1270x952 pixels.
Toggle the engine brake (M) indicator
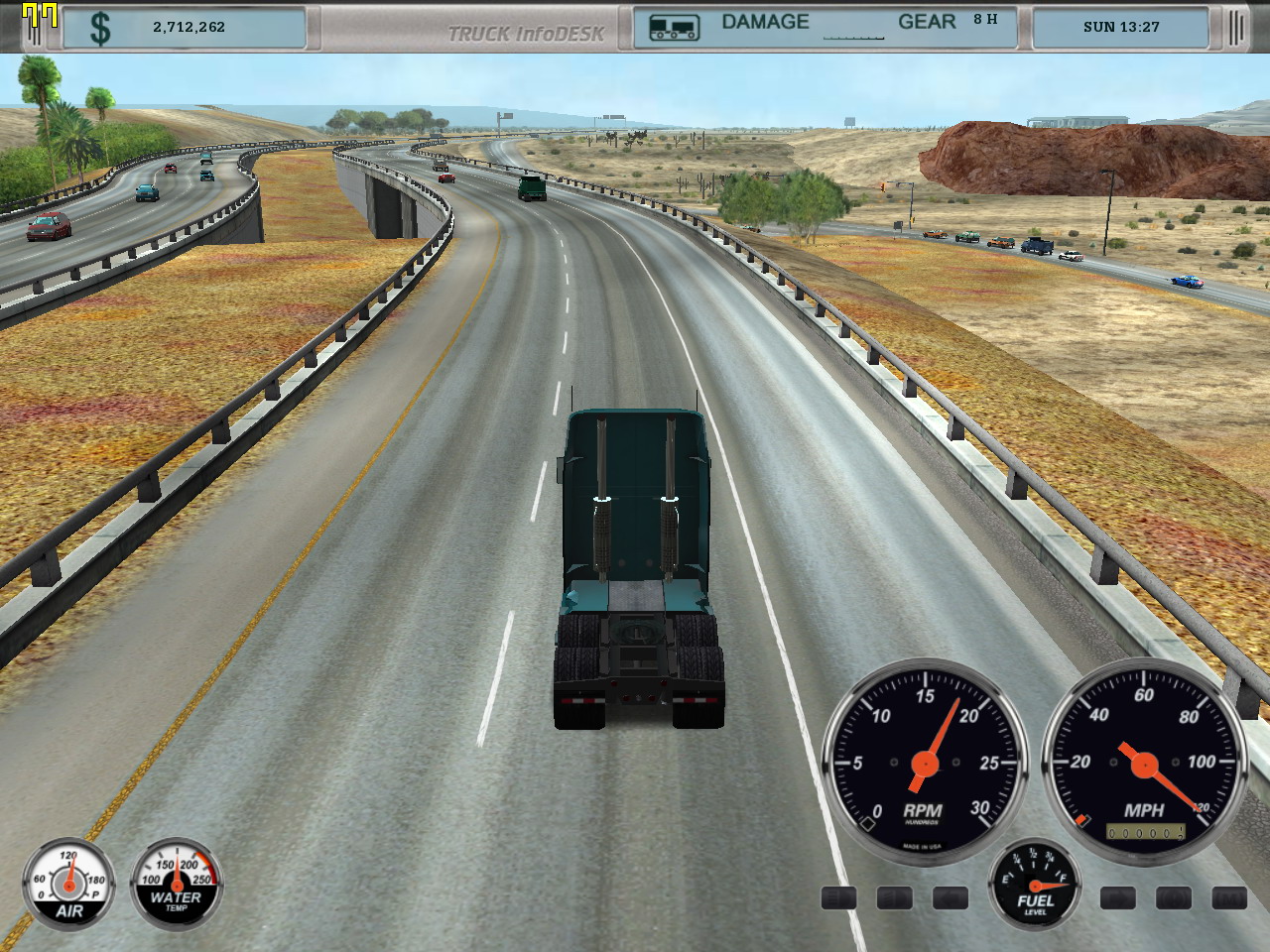[1229, 898]
